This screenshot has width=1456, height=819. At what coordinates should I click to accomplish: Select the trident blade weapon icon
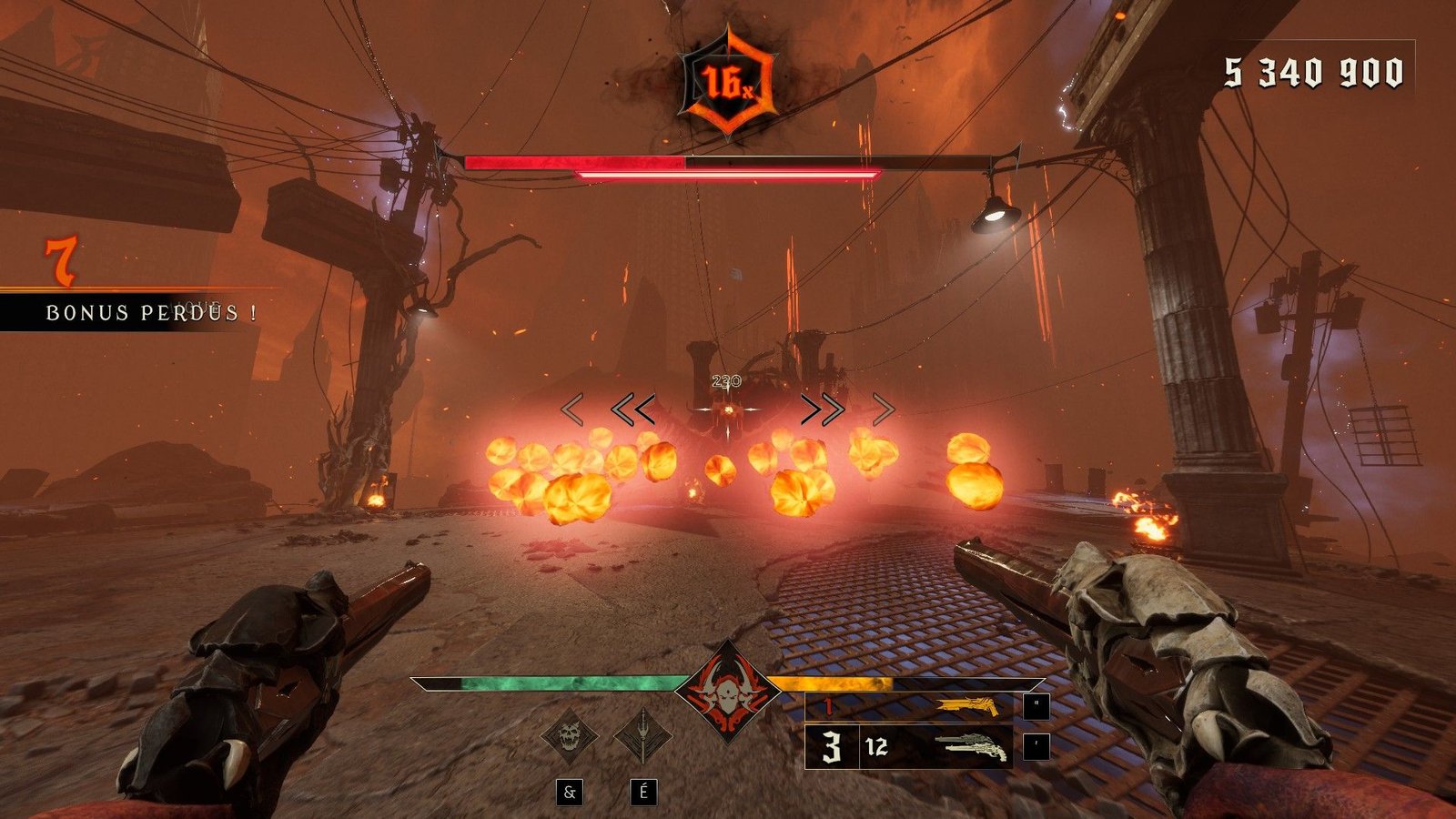click(642, 735)
